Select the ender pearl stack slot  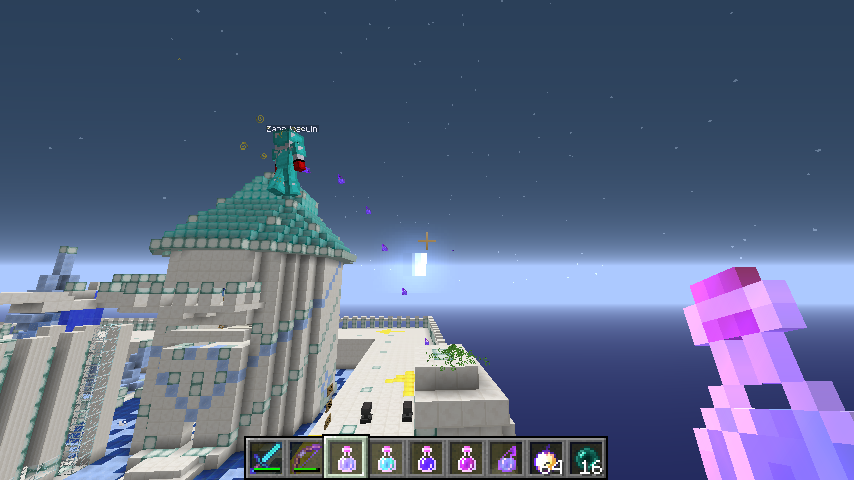[x=587, y=458]
